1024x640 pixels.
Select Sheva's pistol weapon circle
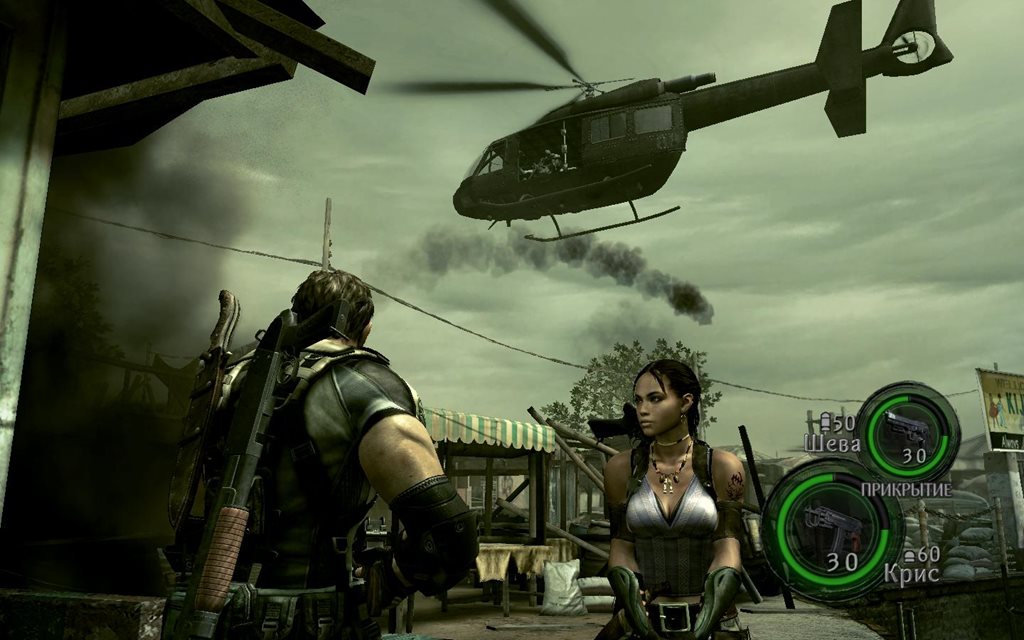pos(907,433)
